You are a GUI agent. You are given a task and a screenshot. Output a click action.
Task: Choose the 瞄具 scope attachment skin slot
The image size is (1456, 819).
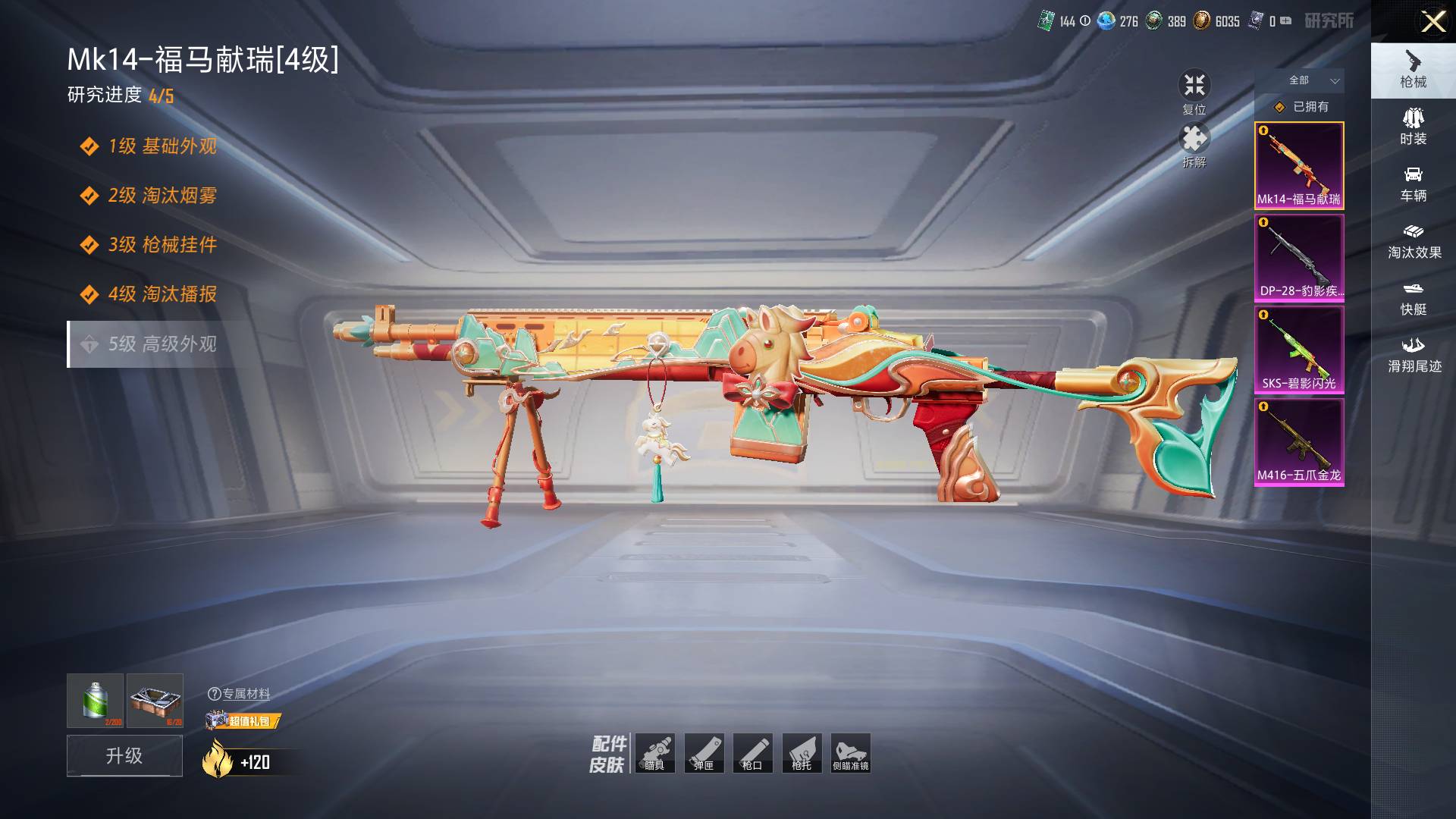coord(655,753)
